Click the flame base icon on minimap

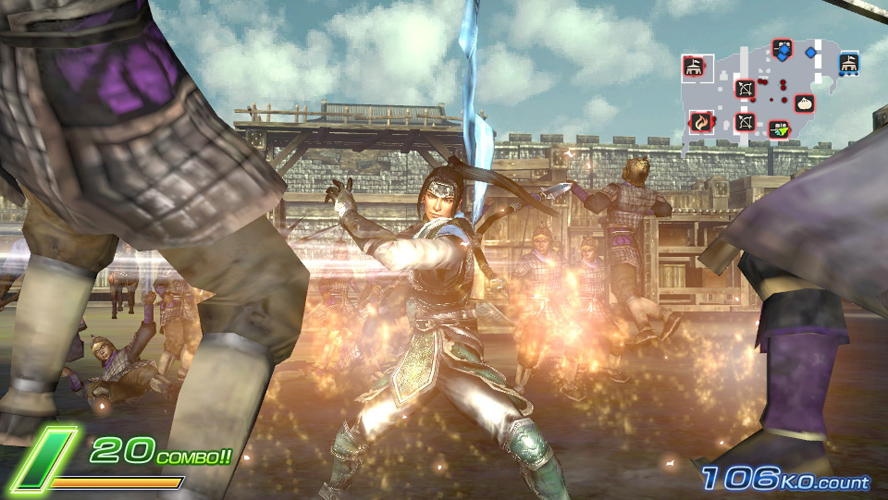[702, 122]
